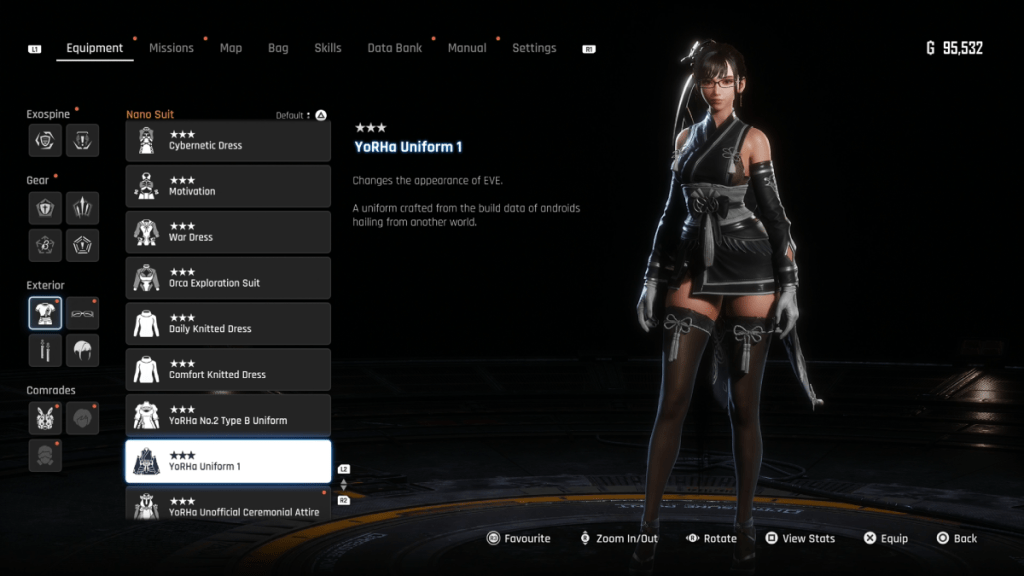Select YoRHa No.2 Type B Uniform
Image resolution: width=1024 pixels, height=576 pixels.
[x=228, y=416]
